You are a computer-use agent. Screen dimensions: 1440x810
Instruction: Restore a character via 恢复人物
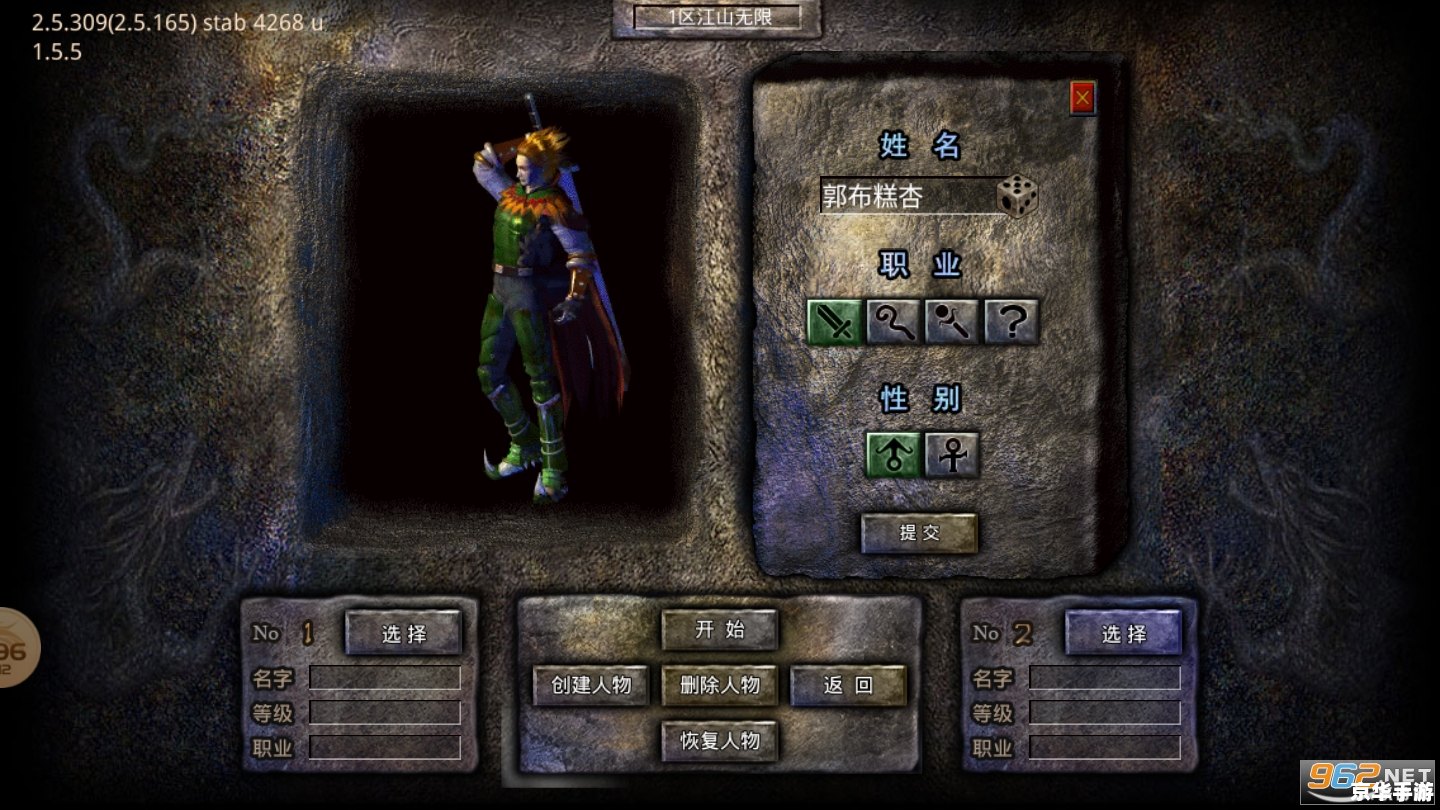(x=719, y=741)
